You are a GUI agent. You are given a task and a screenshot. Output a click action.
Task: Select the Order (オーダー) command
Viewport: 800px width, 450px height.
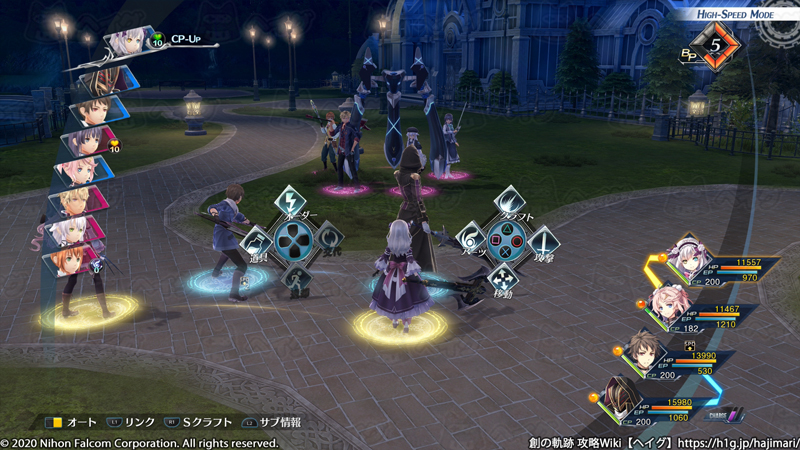pyautogui.click(x=290, y=201)
